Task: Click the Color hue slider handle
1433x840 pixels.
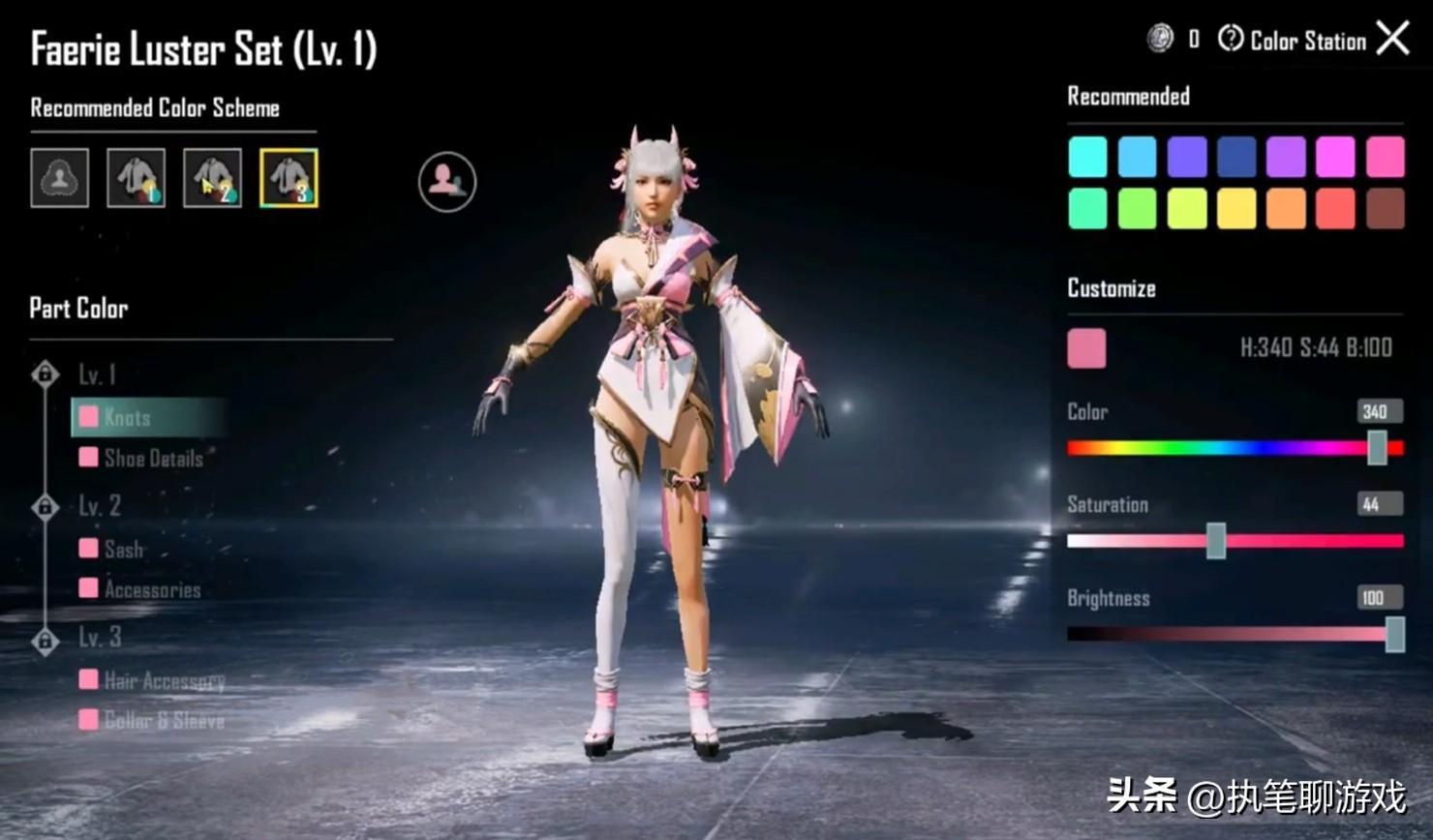Action: point(1377,448)
